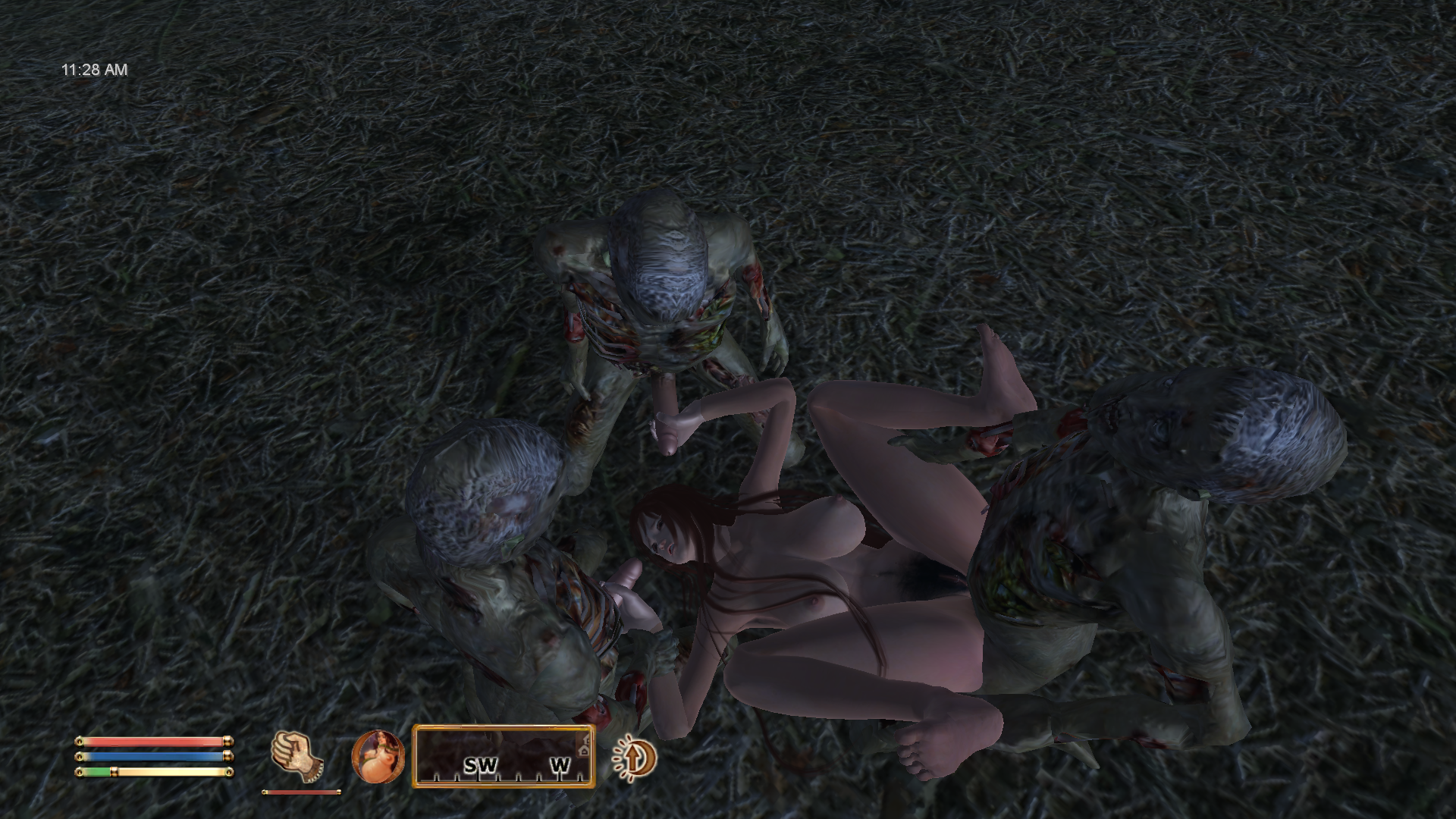Select the round equipped spell icon
Screen dimensions: 1456x819
pyautogui.click(x=378, y=757)
